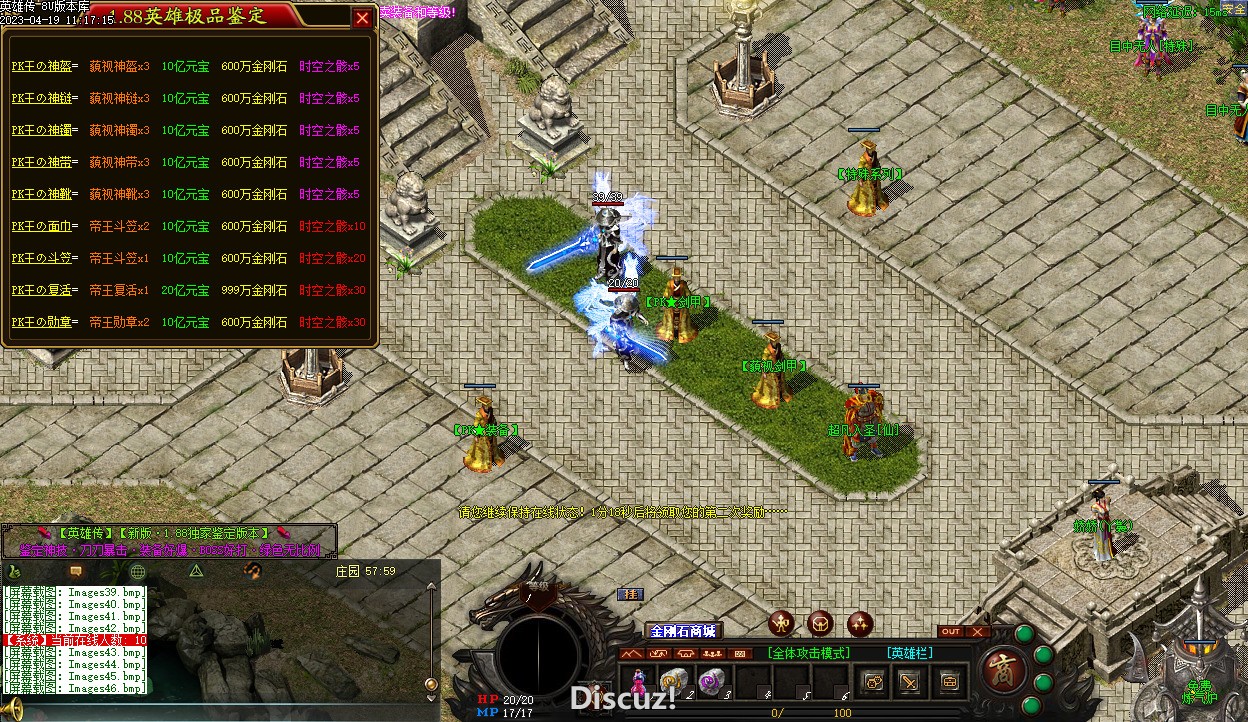This screenshot has width=1248, height=722.
Task: Open the 英雄栏 hero bar
Action: point(909,653)
